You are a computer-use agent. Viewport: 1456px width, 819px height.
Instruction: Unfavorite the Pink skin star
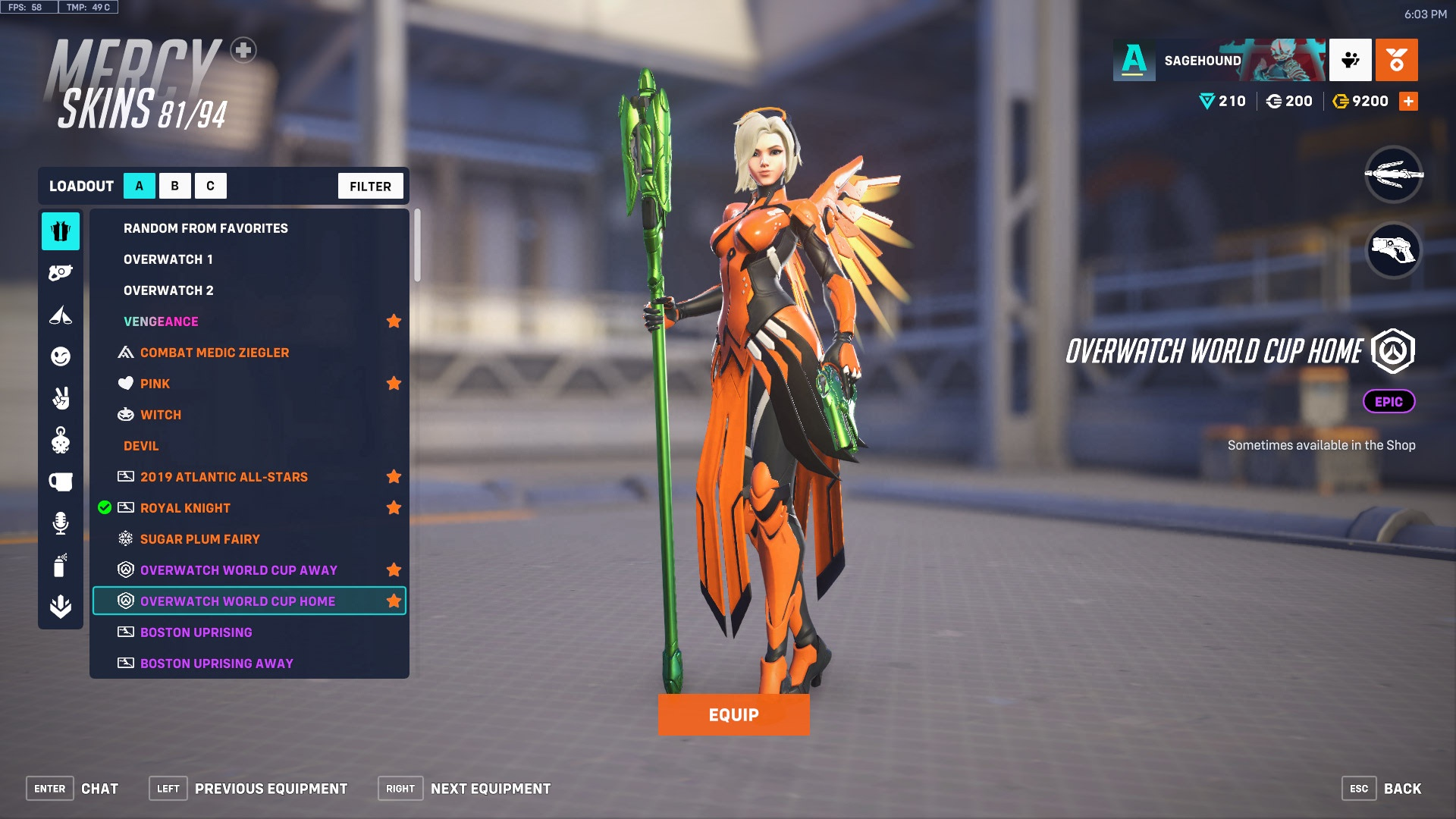coord(394,383)
